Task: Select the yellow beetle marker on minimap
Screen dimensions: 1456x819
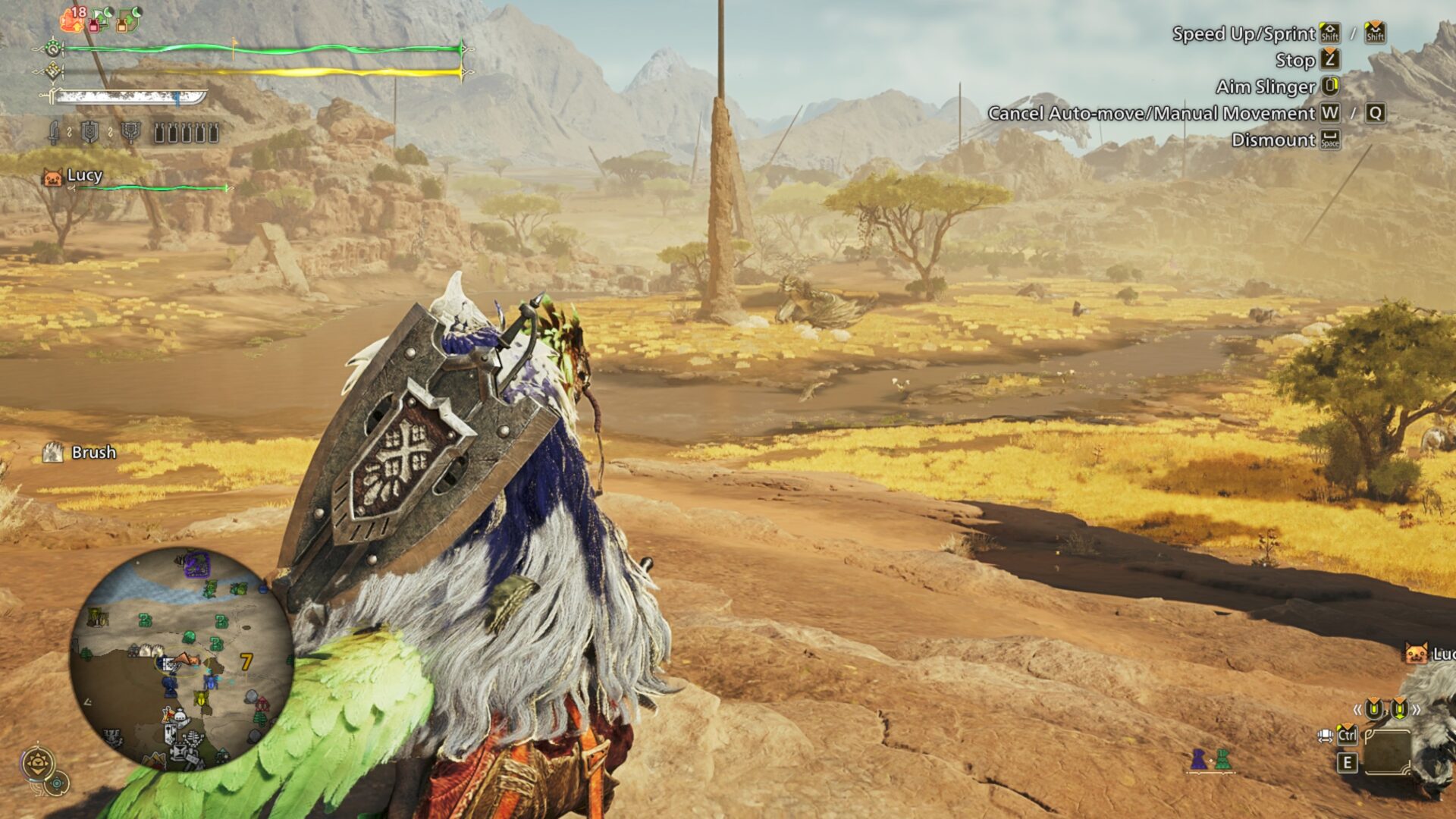Action: point(201,697)
